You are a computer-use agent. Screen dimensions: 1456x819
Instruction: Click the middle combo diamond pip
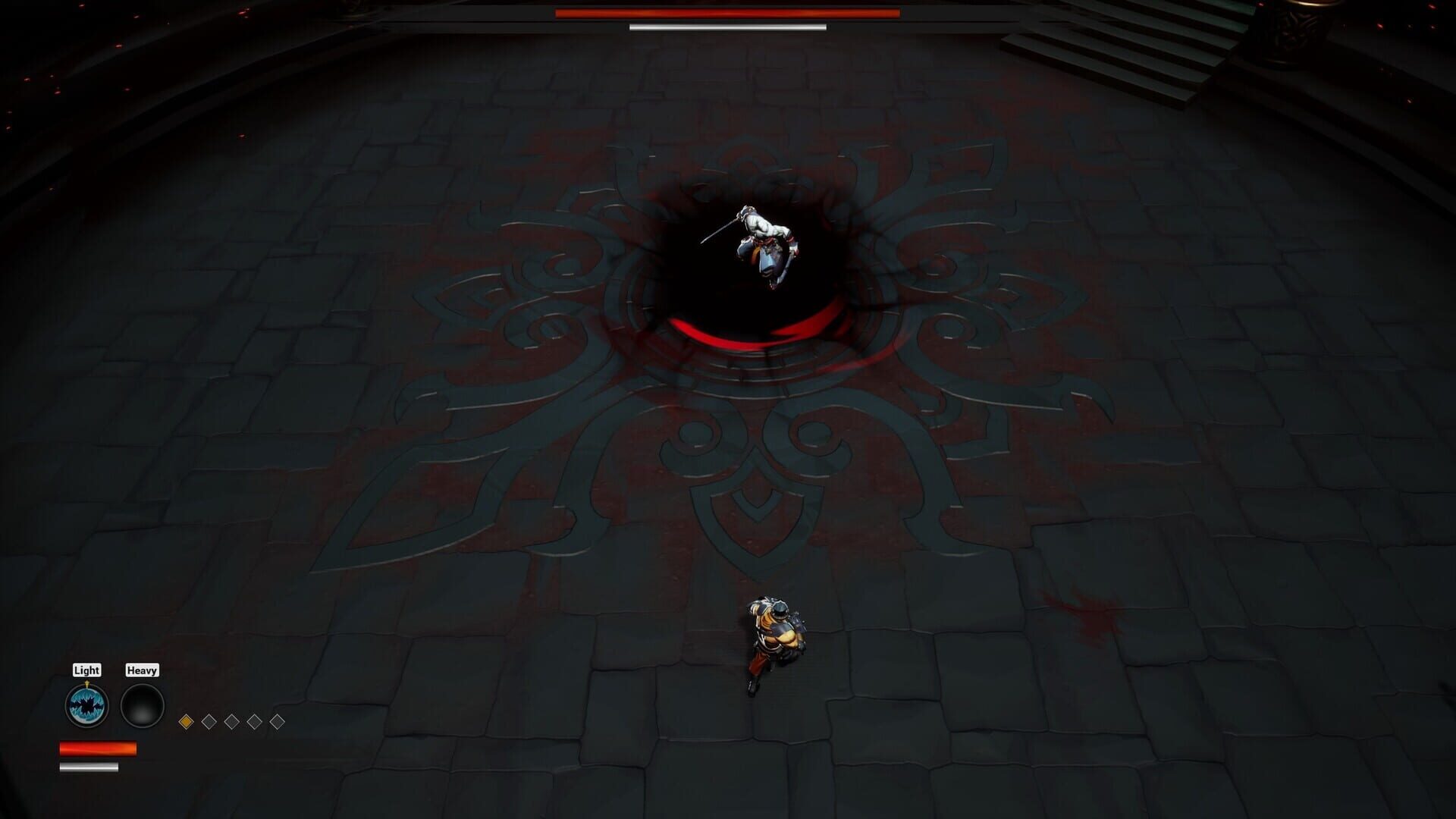[x=231, y=722]
